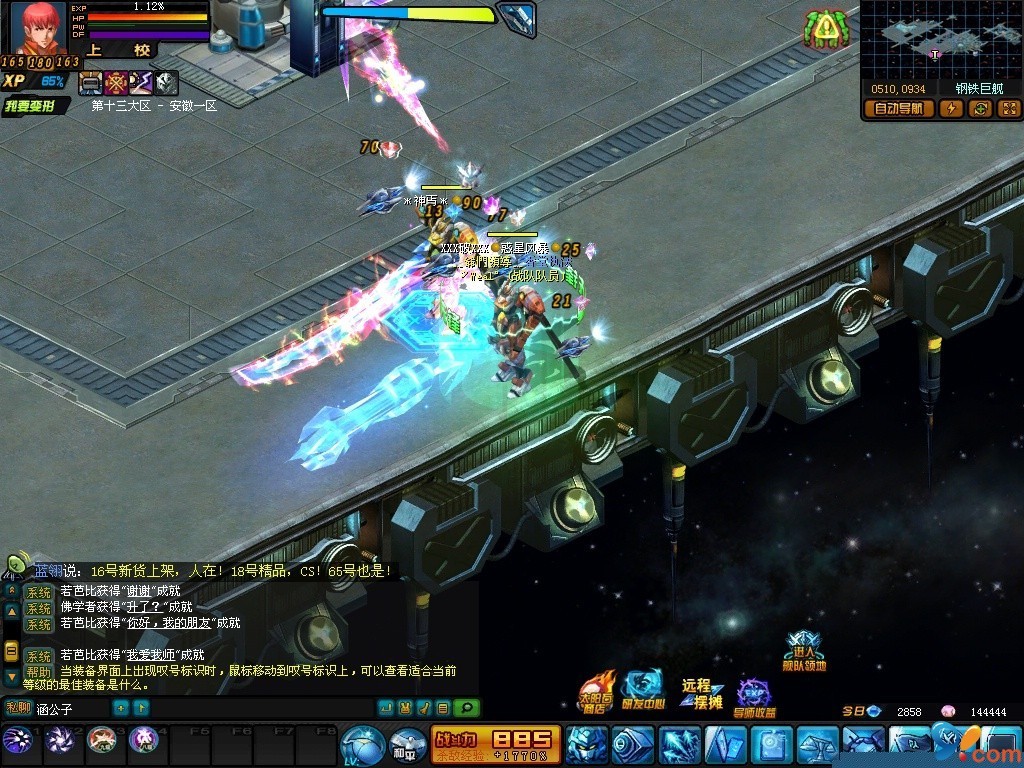The image size is (1024, 768).
Task: Open the 太阳石商店 shop
Action: coord(596,692)
